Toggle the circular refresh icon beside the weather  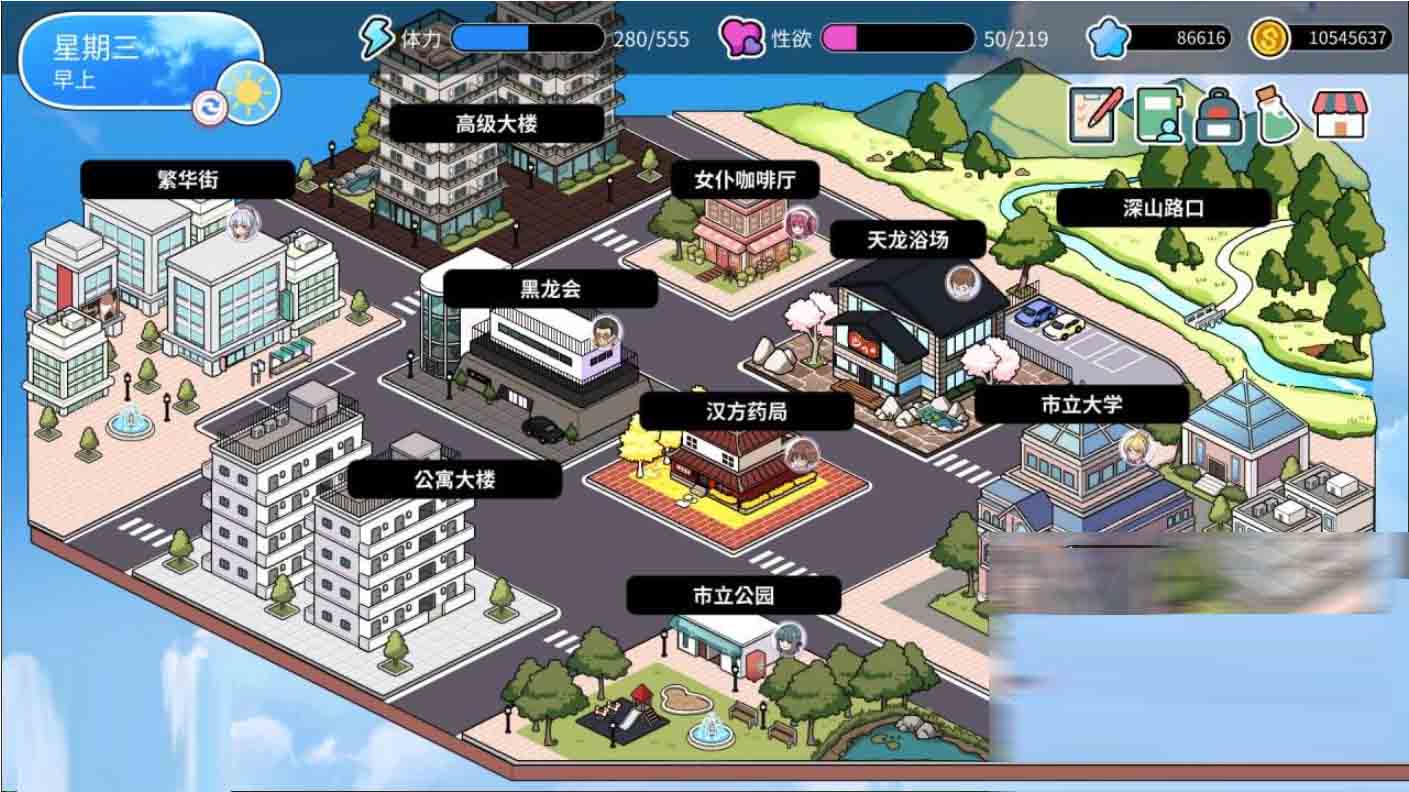pyautogui.click(x=208, y=106)
